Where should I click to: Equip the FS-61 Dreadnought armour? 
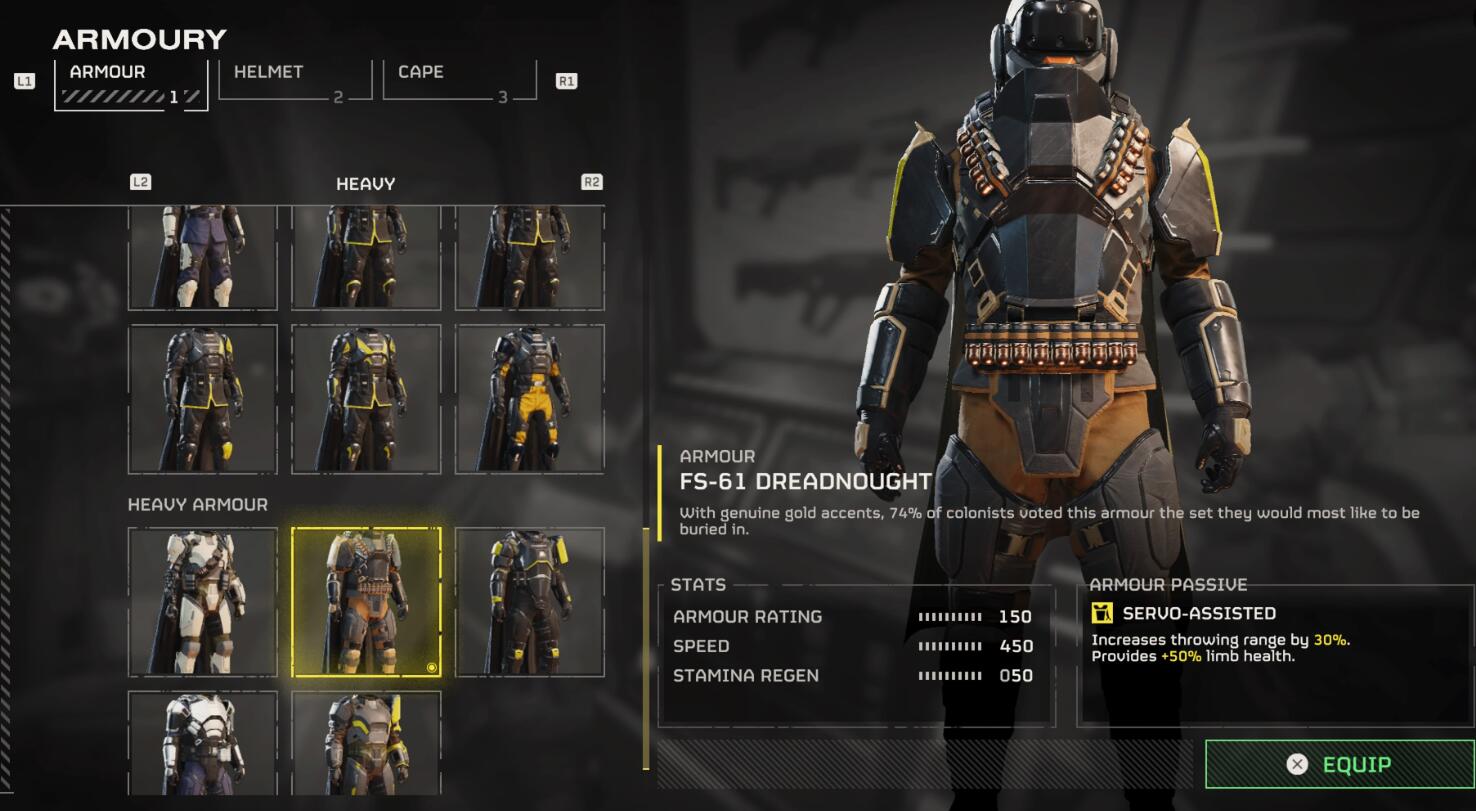click(1339, 765)
